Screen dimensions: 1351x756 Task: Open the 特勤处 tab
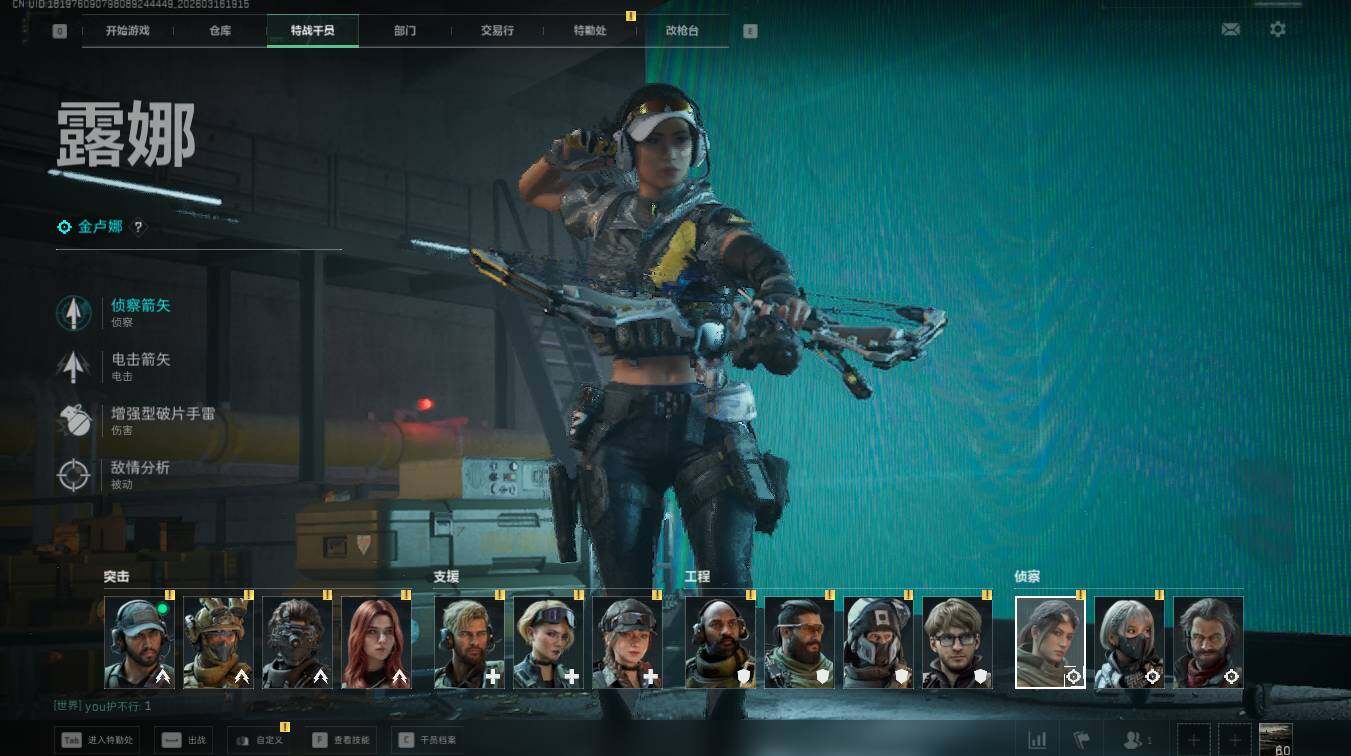pyautogui.click(x=590, y=31)
